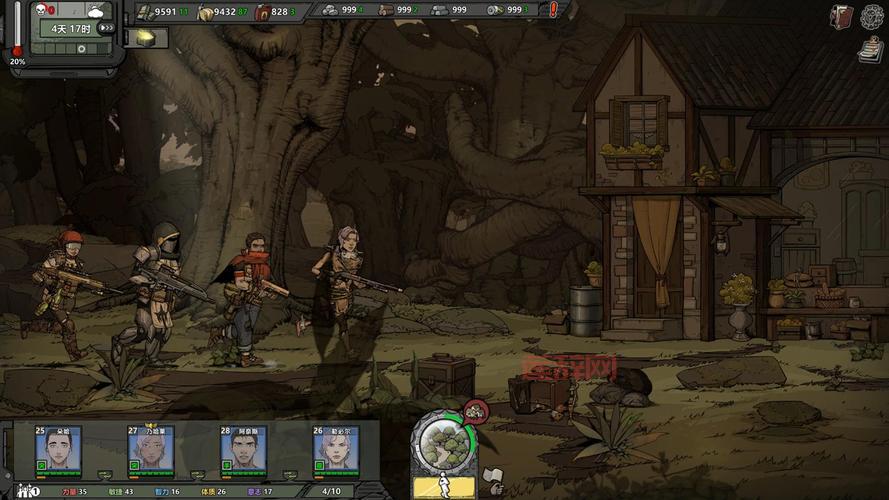Click the red badge above the minimap
The height and width of the screenshot is (500, 889).
point(476,408)
